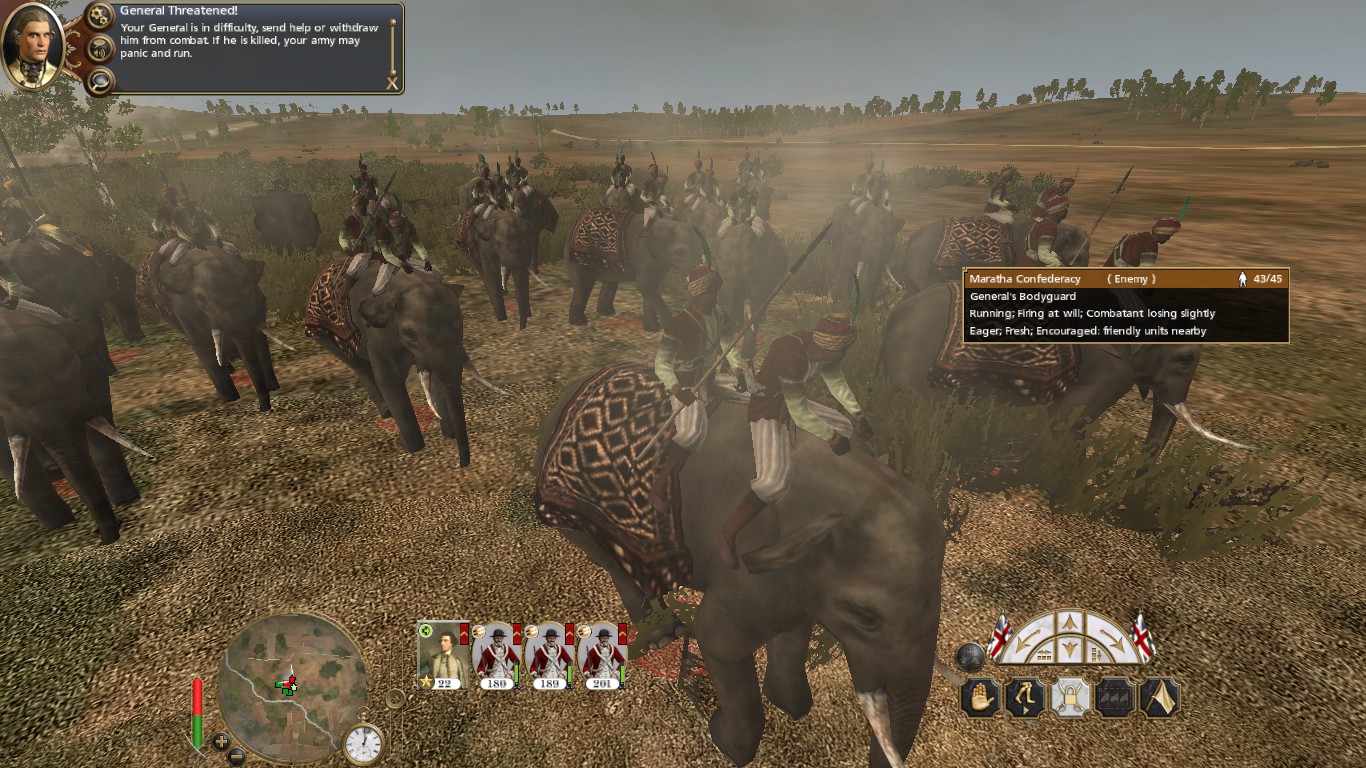Click the advisor's magnifying glass icon
This screenshot has height=768, width=1366.
tap(99, 80)
